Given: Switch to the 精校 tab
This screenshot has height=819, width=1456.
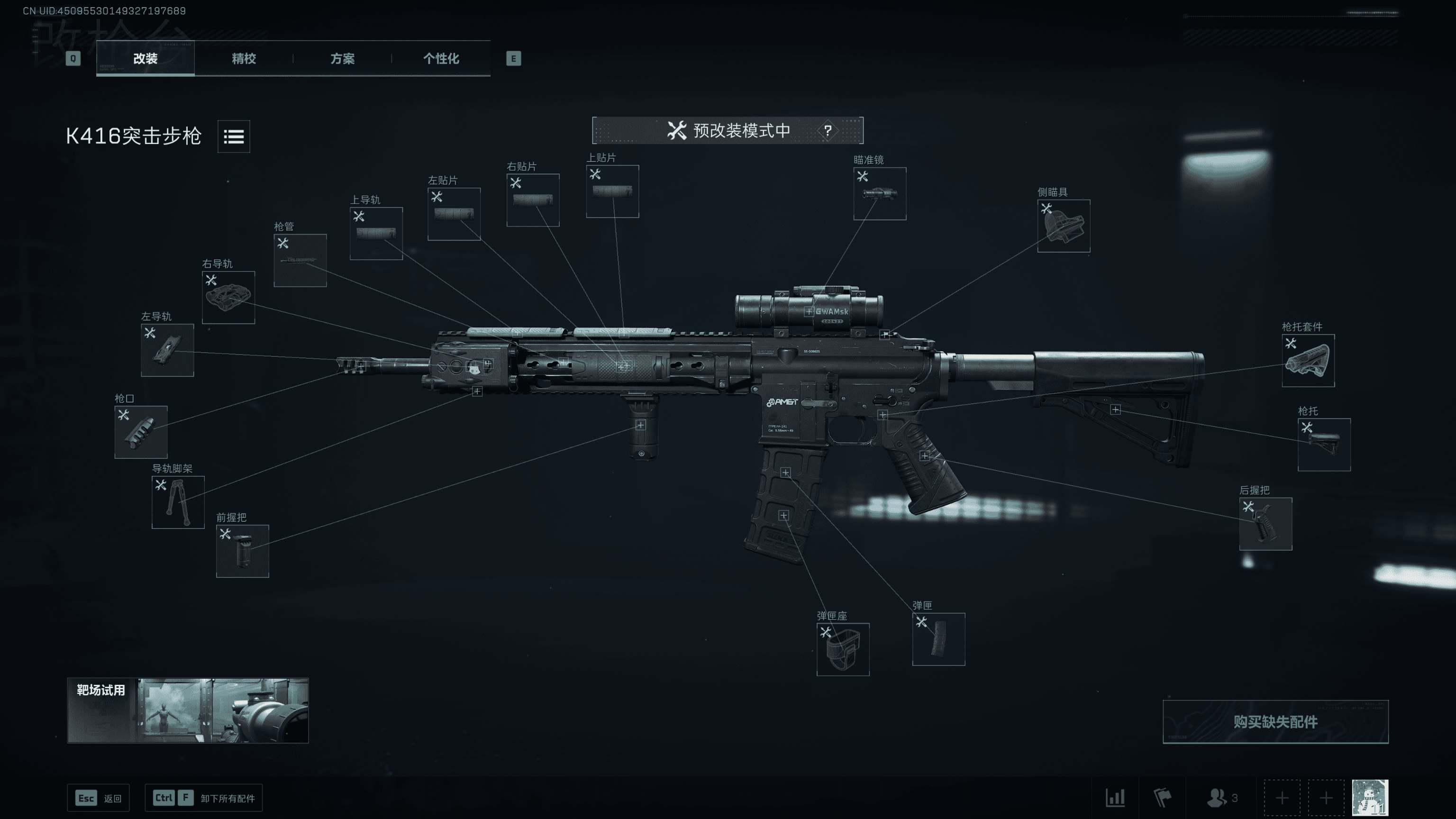Looking at the screenshot, I should [x=244, y=58].
